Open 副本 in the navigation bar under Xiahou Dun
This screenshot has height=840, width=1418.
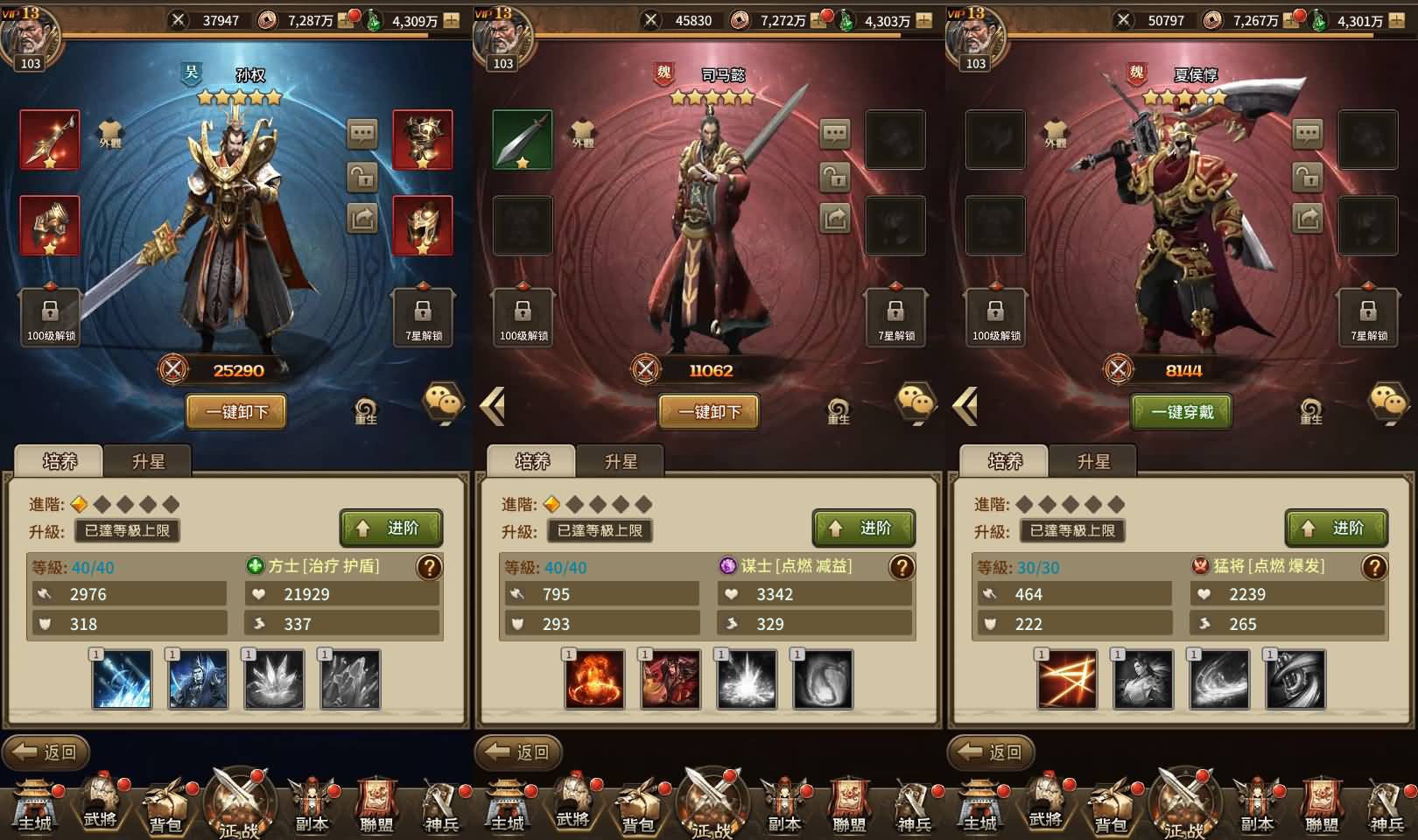click(1257, 805)
